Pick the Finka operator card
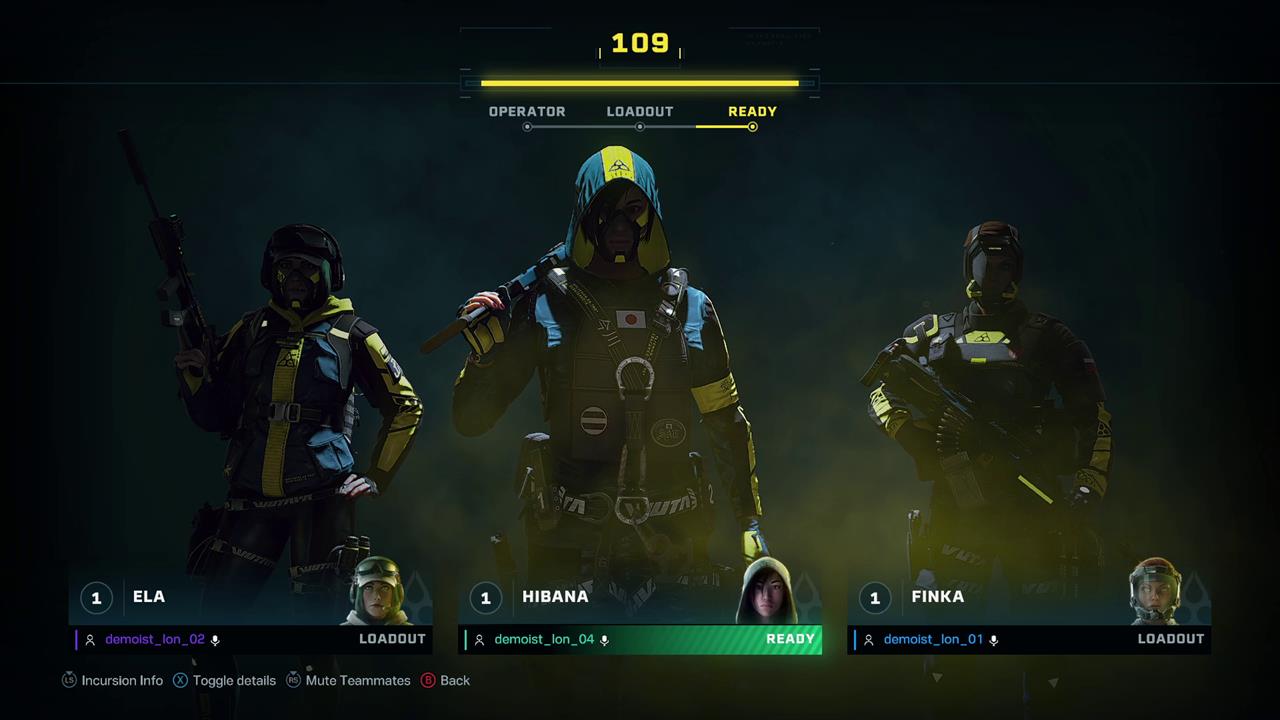This screenshot has height=720, width=1280. 990,597
